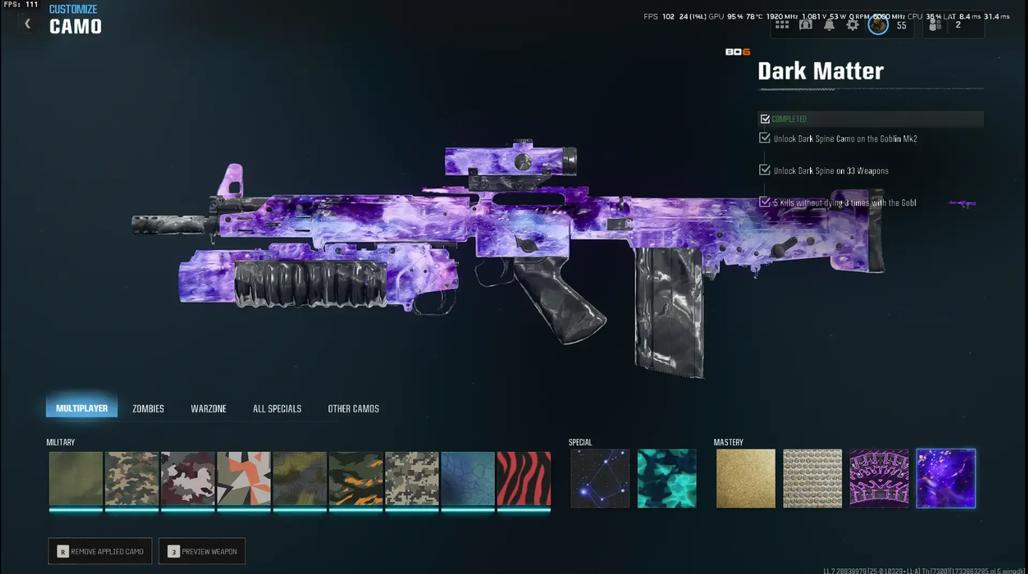Choose the red tiger stripe military camo

[x=524, y=479]
